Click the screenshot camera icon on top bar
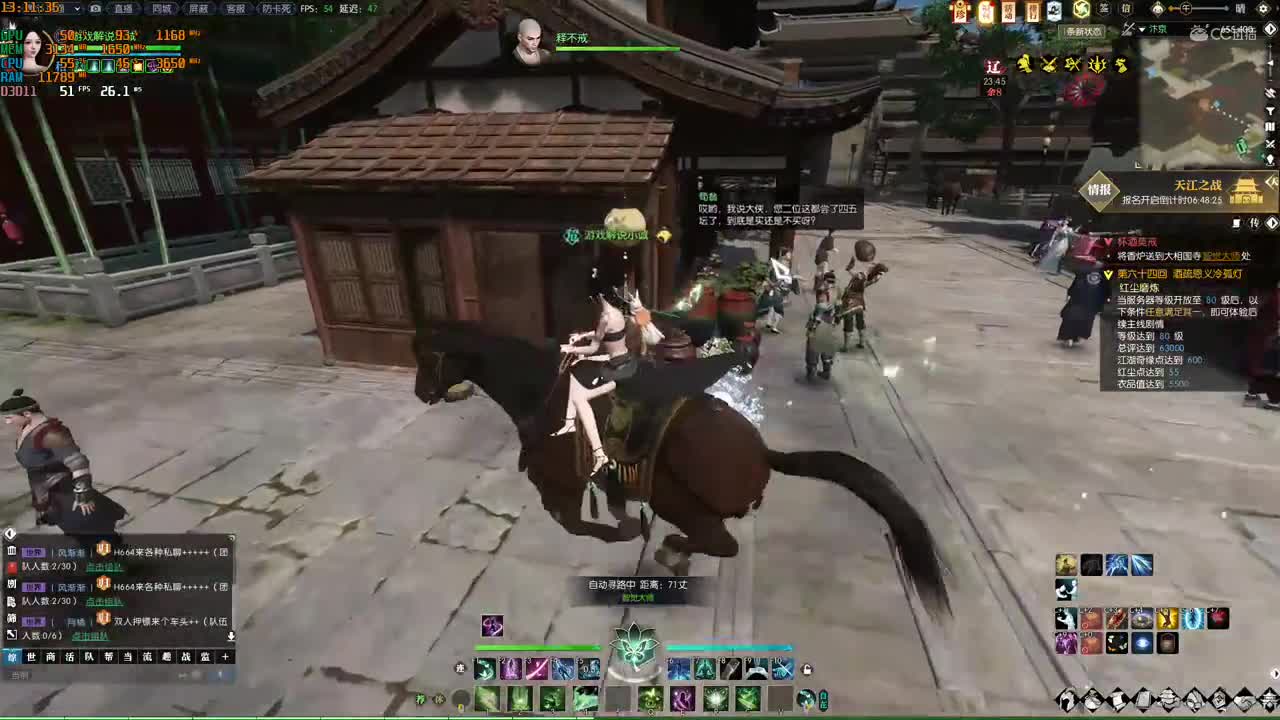 [95, 9]
